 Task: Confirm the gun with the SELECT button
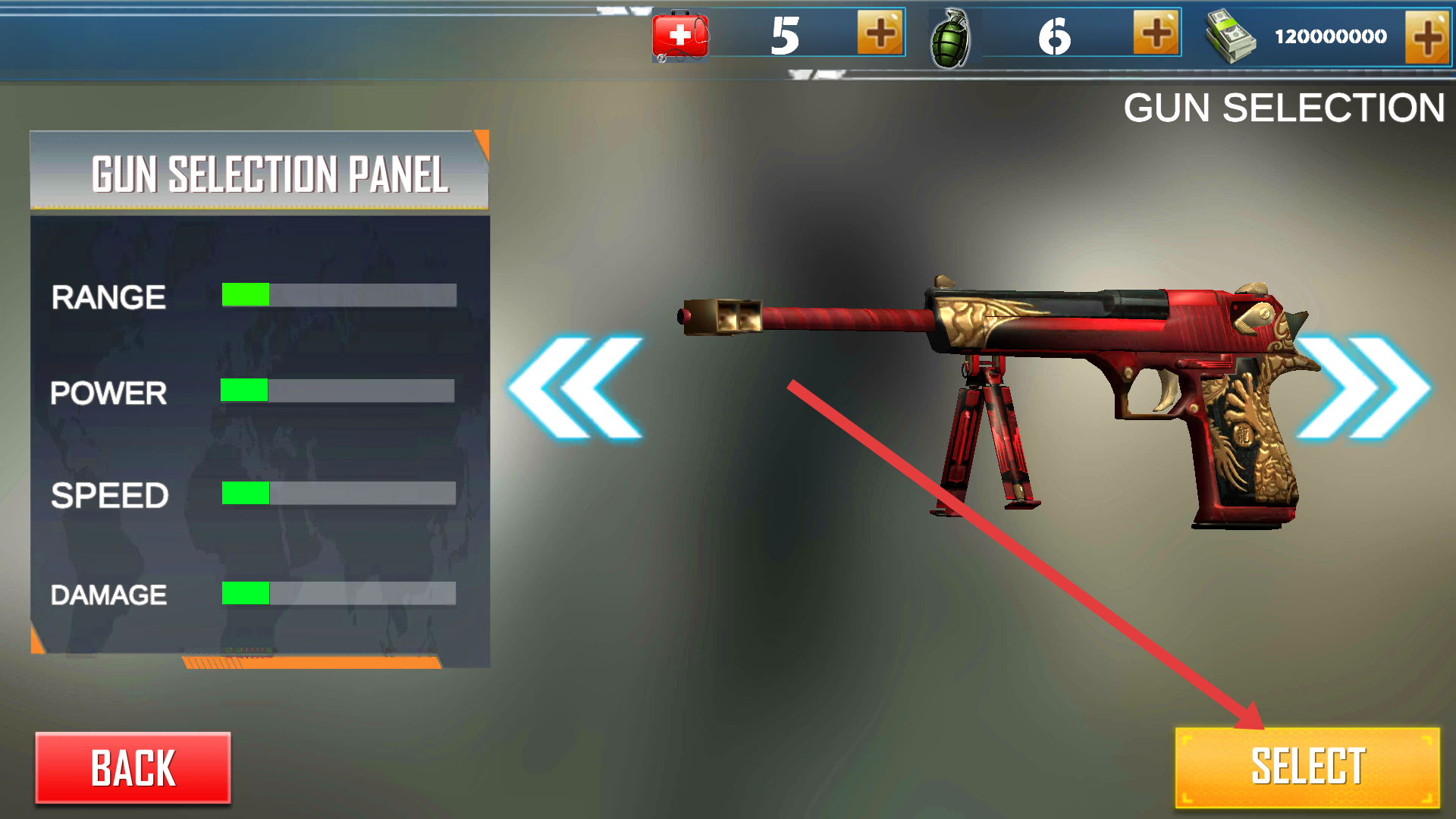(1307, 767)
